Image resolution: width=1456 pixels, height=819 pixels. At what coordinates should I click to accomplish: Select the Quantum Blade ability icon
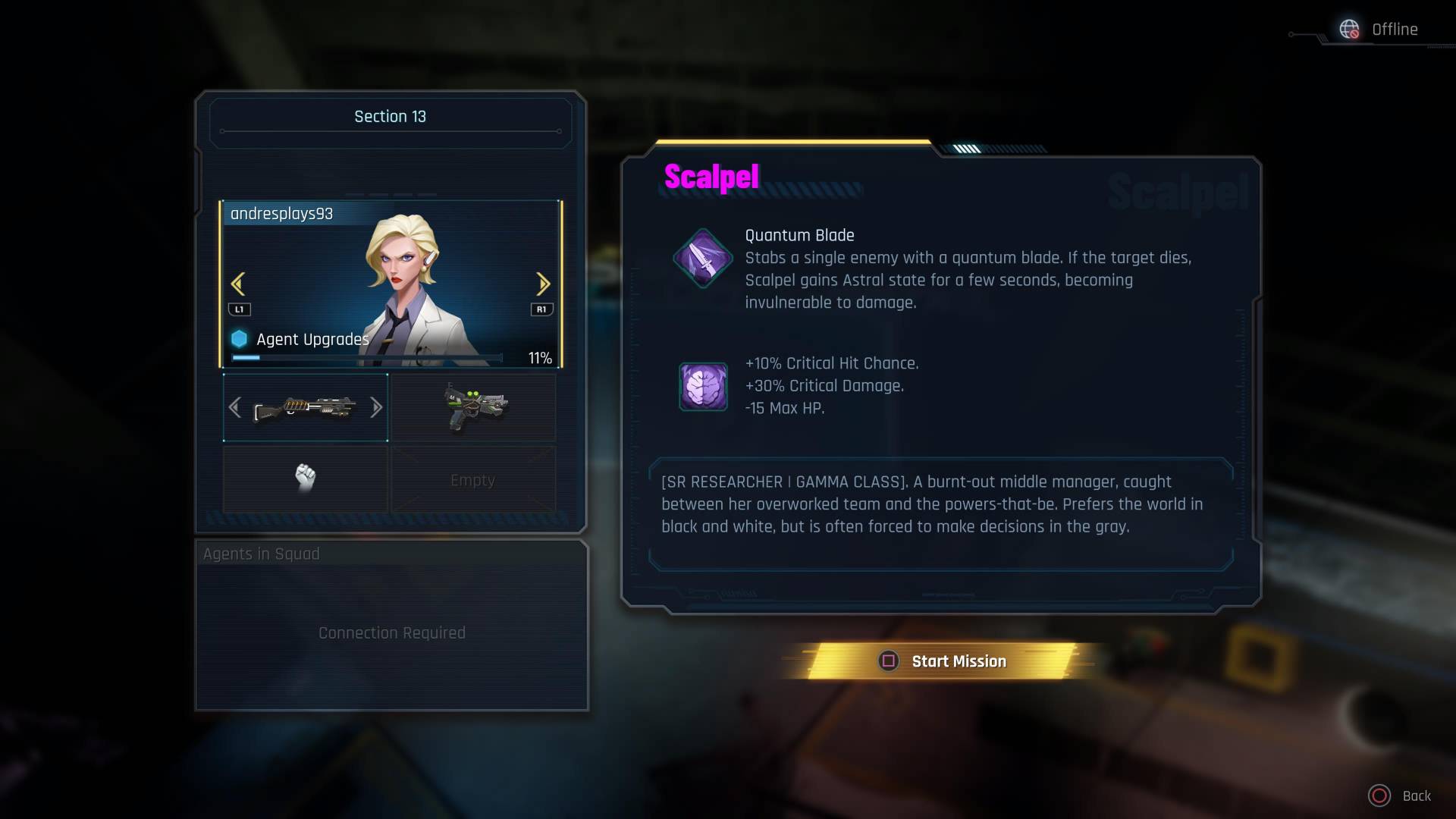(701, 259)
